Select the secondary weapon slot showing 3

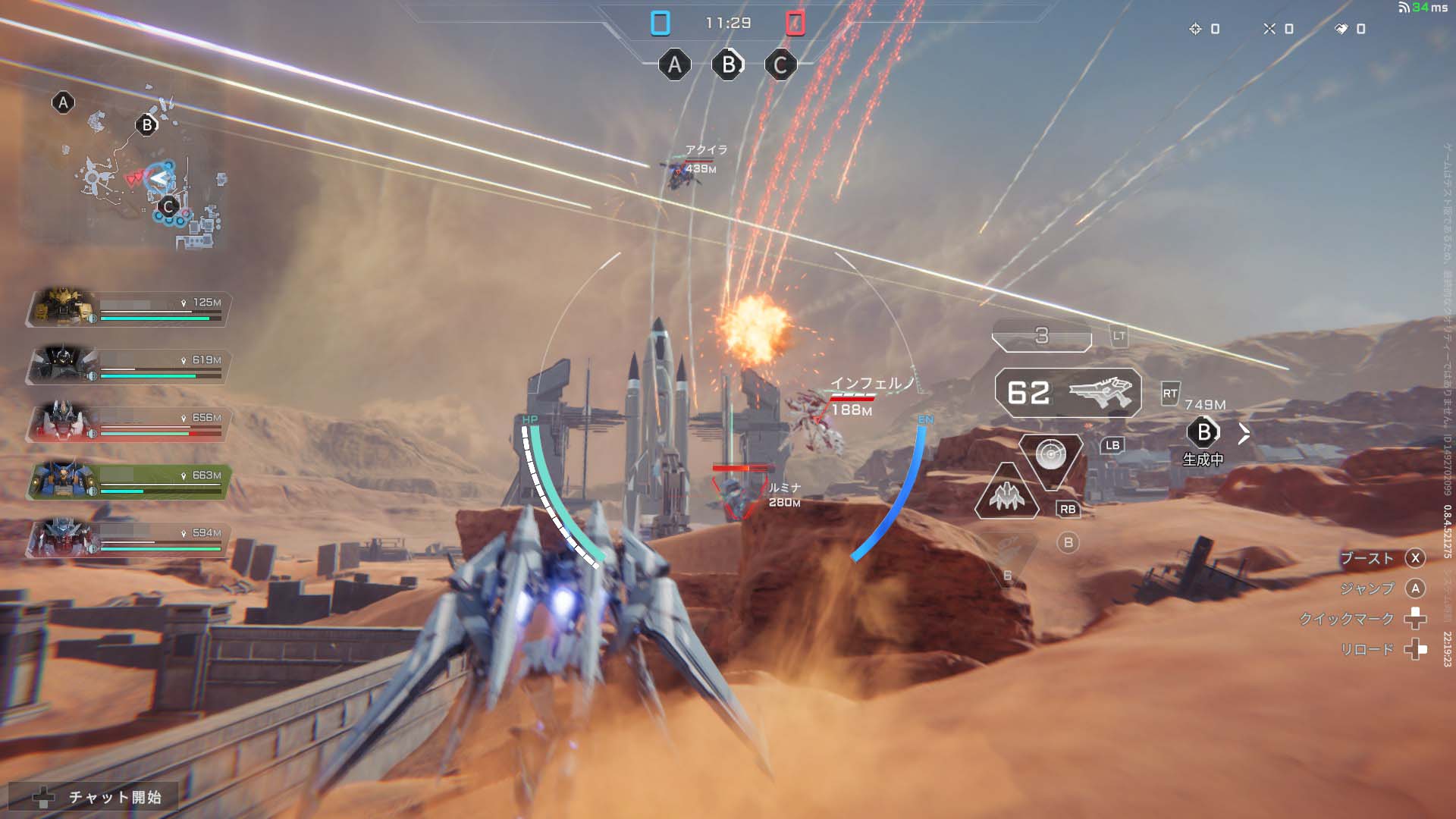pos(1042,336)
